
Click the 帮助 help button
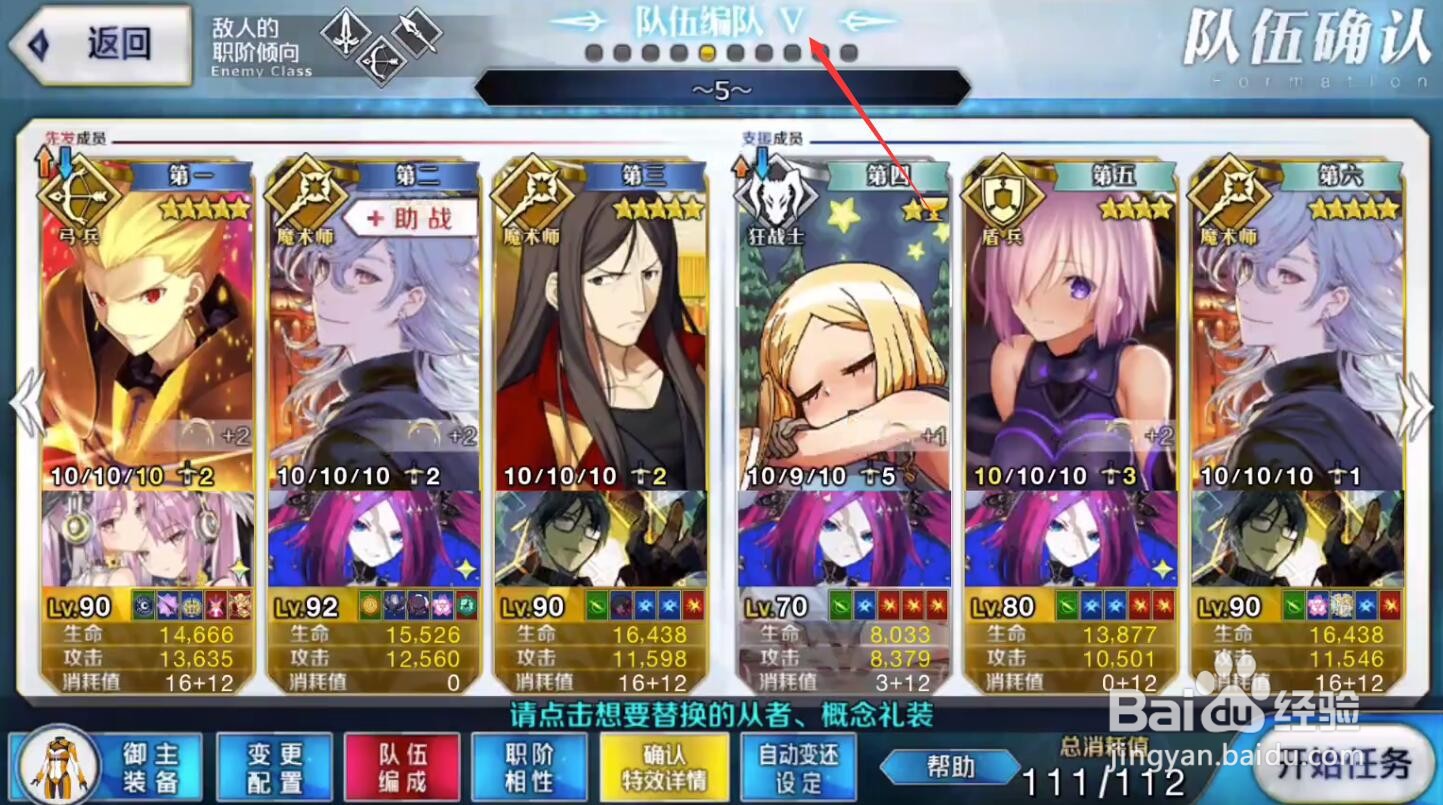[x=948, y=768]
